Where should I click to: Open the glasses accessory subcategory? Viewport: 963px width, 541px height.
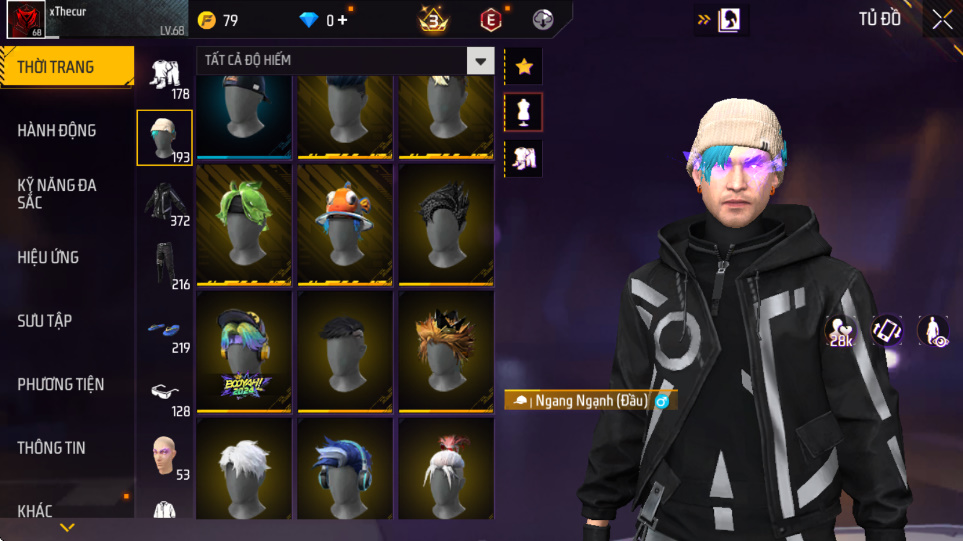click(164, 391)
